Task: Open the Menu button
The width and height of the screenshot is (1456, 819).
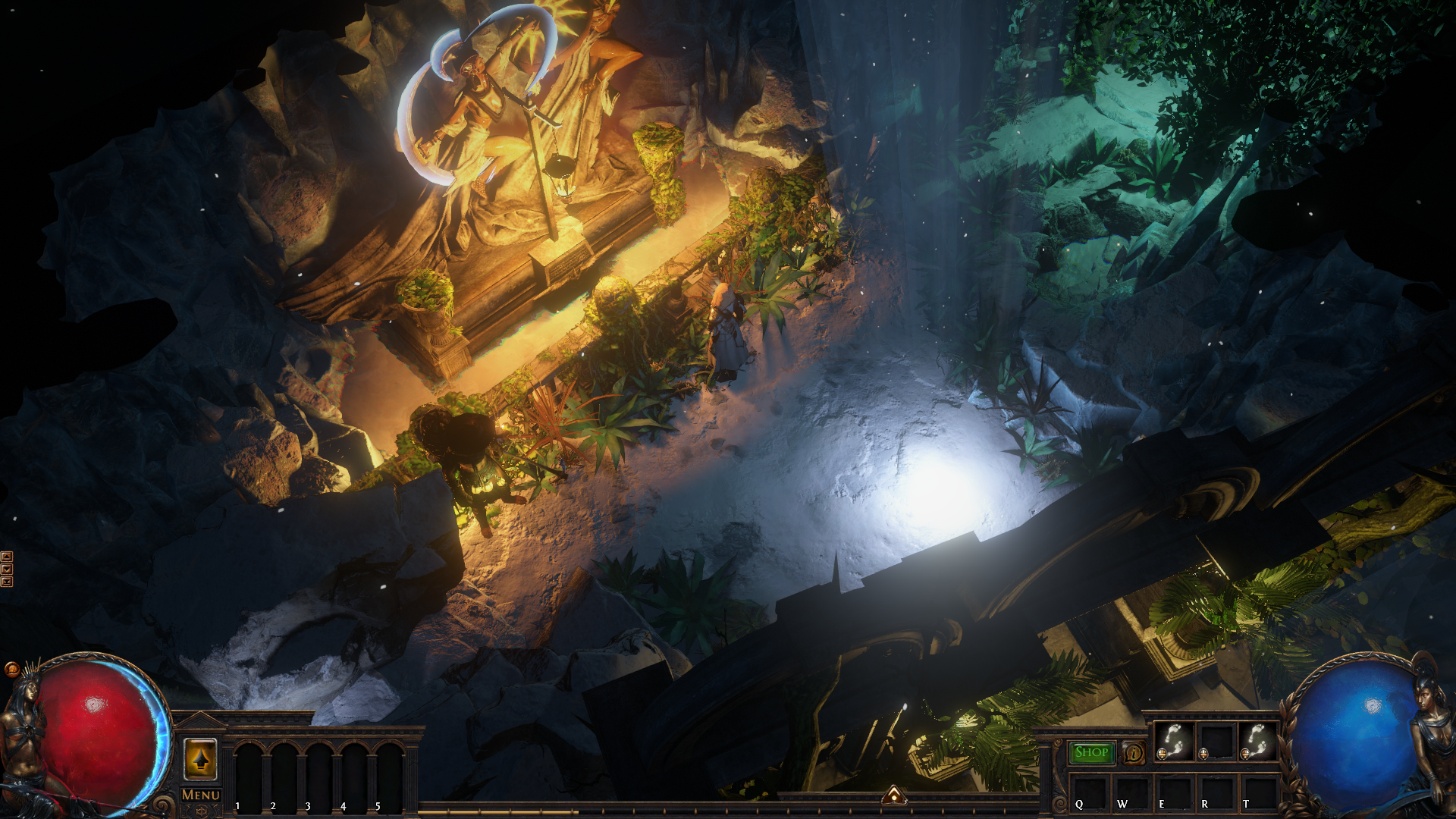Action: pyautogui.click(x=201, y=795)
